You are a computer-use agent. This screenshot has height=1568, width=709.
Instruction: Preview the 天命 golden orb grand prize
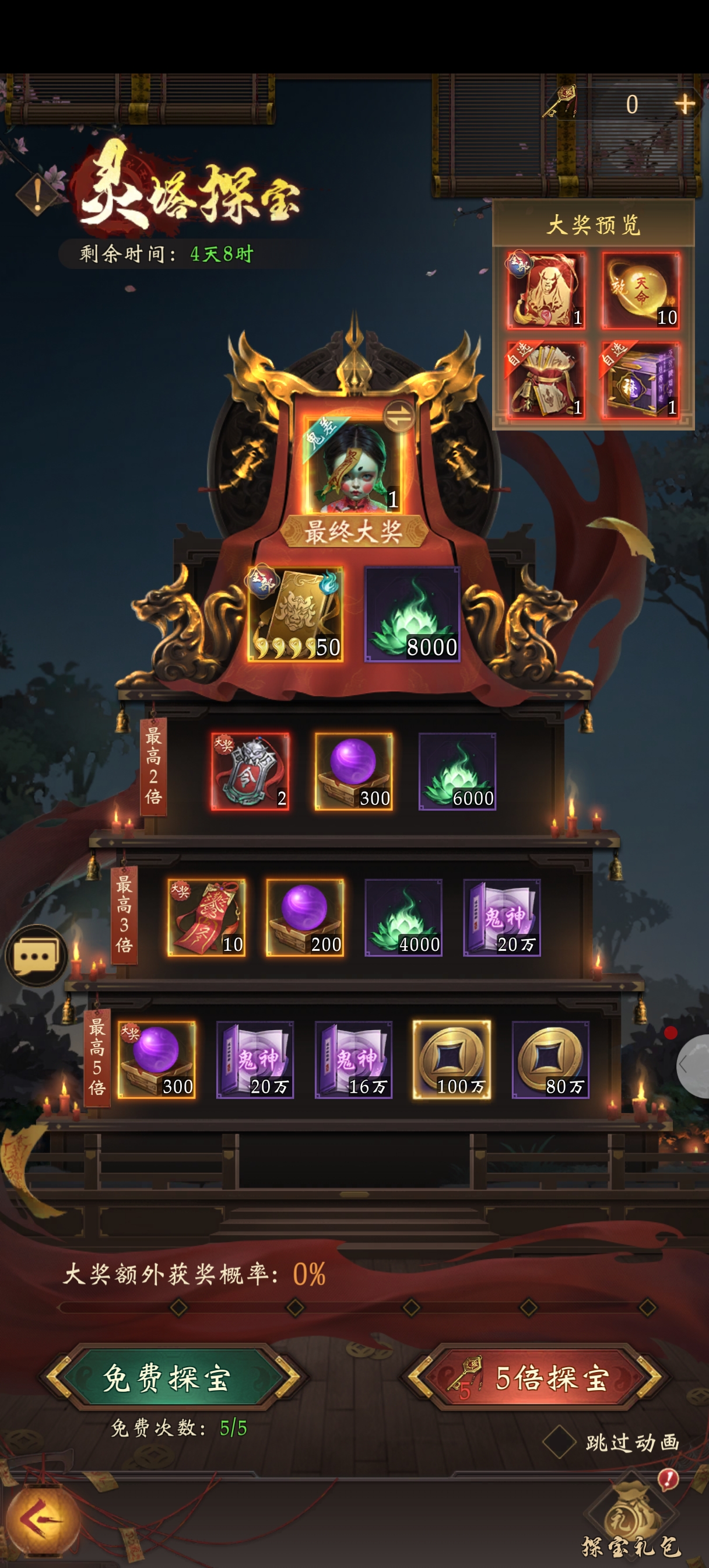(x=641, y=290)
